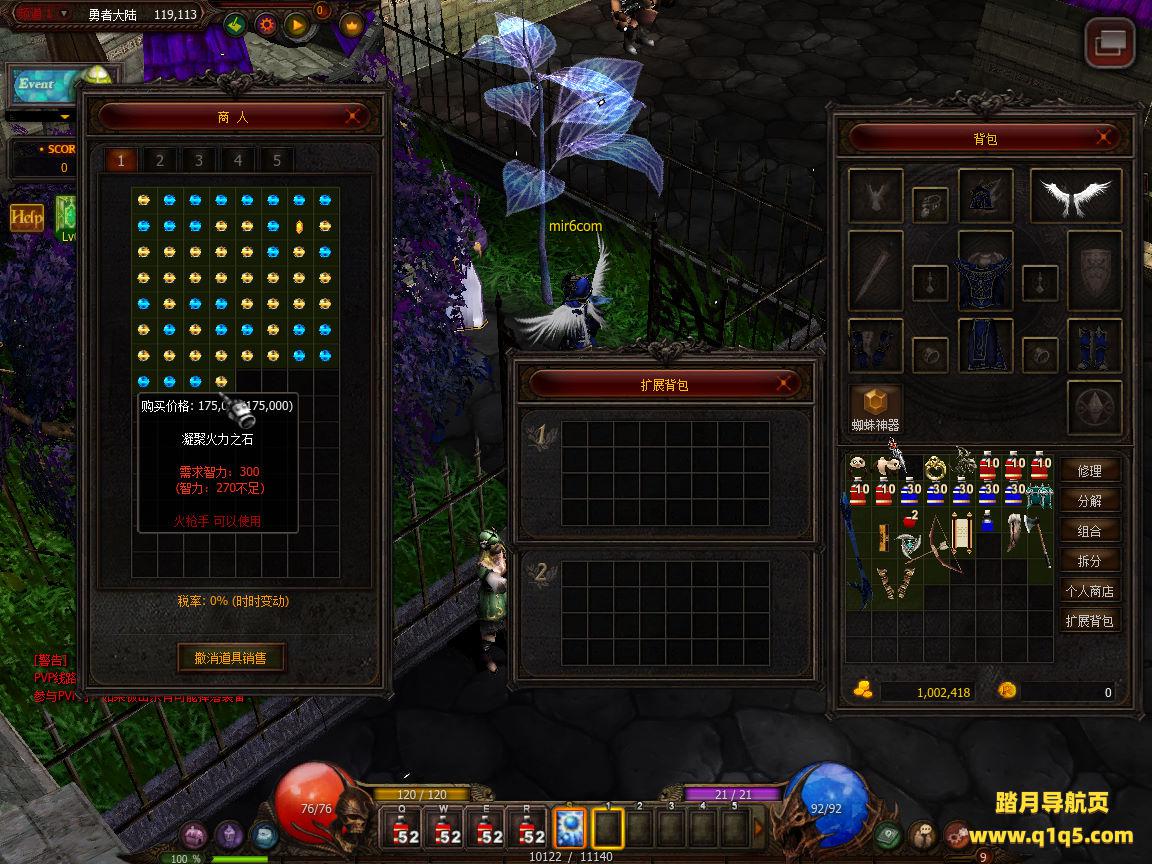1152x864 pixels.
Task: Open the Help button
Action: tap(27, 216)
